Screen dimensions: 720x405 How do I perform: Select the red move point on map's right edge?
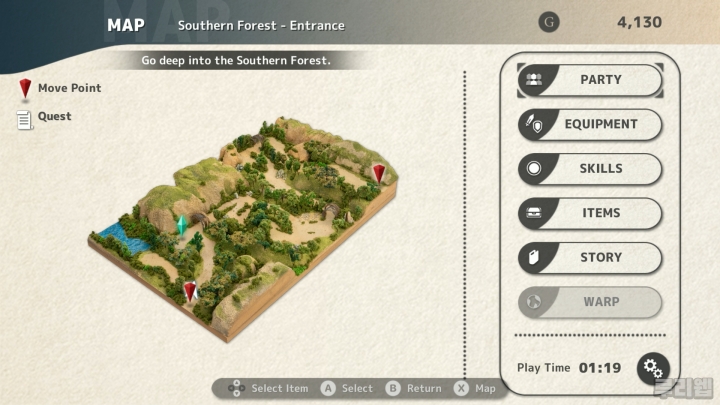[x=378, y=174]
